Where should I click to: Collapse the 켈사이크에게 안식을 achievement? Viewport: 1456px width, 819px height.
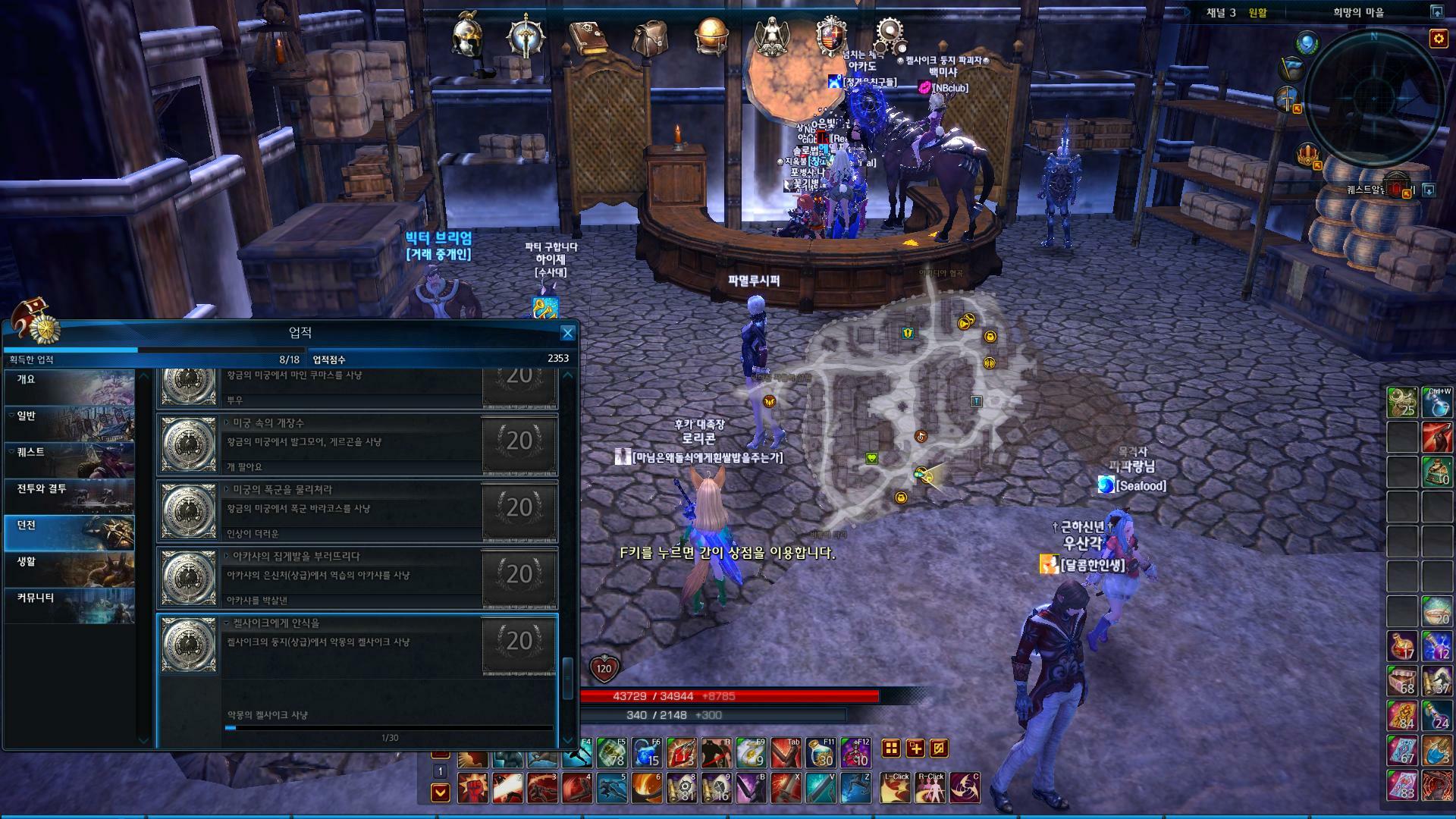coord(227,623)
